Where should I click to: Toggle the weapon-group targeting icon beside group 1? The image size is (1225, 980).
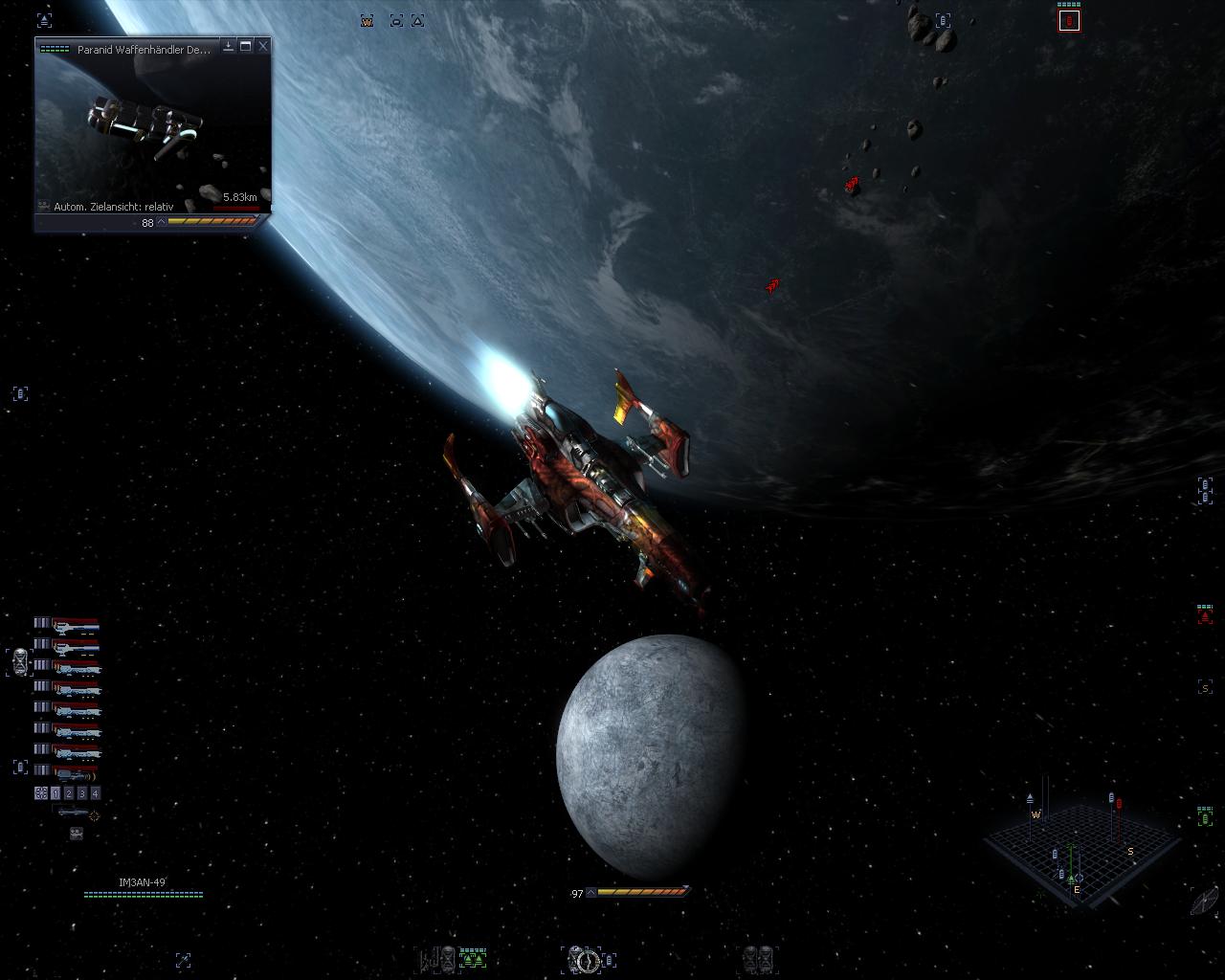(x=41, y=793)
